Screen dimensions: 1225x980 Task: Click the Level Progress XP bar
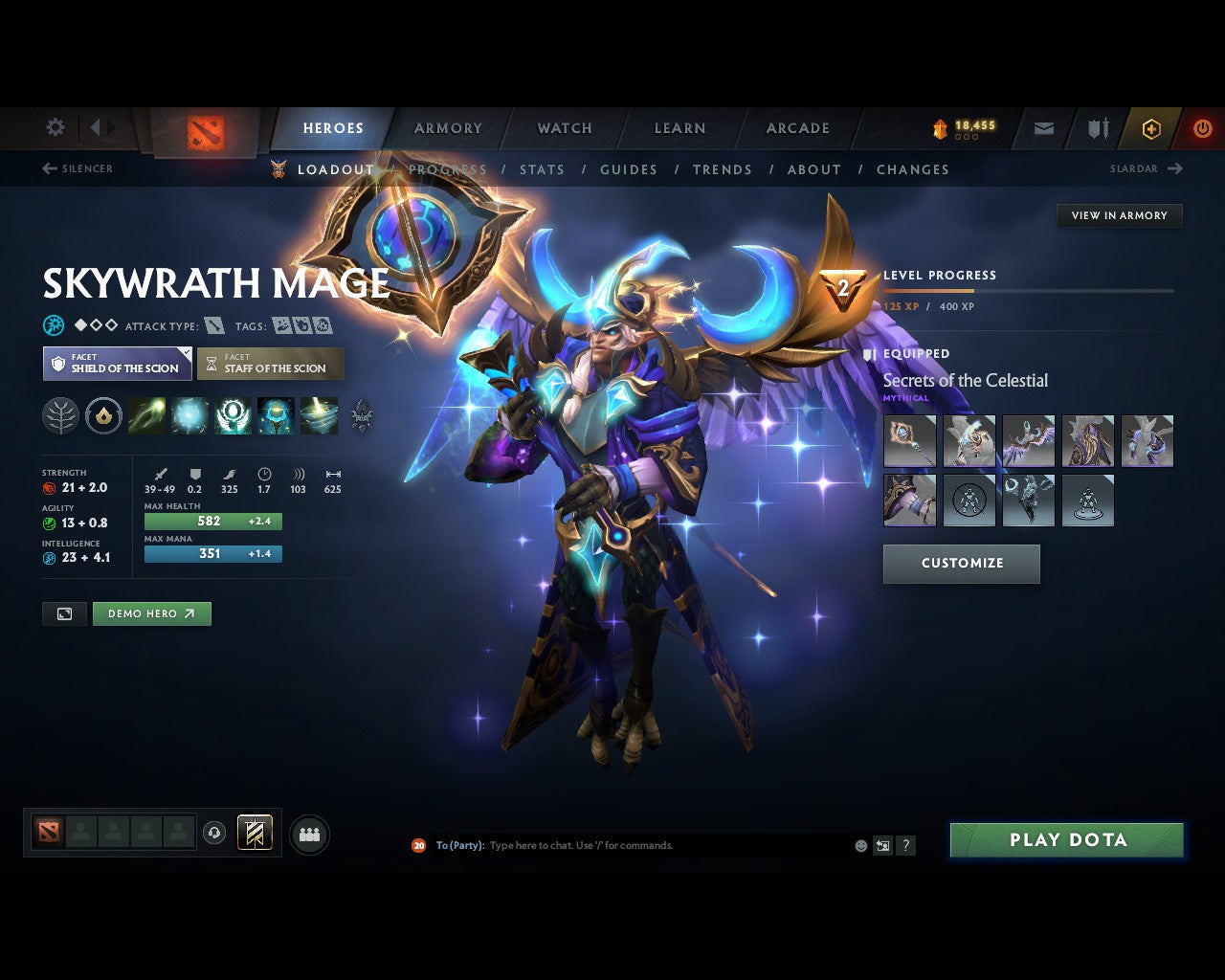tap(1029, 291)
